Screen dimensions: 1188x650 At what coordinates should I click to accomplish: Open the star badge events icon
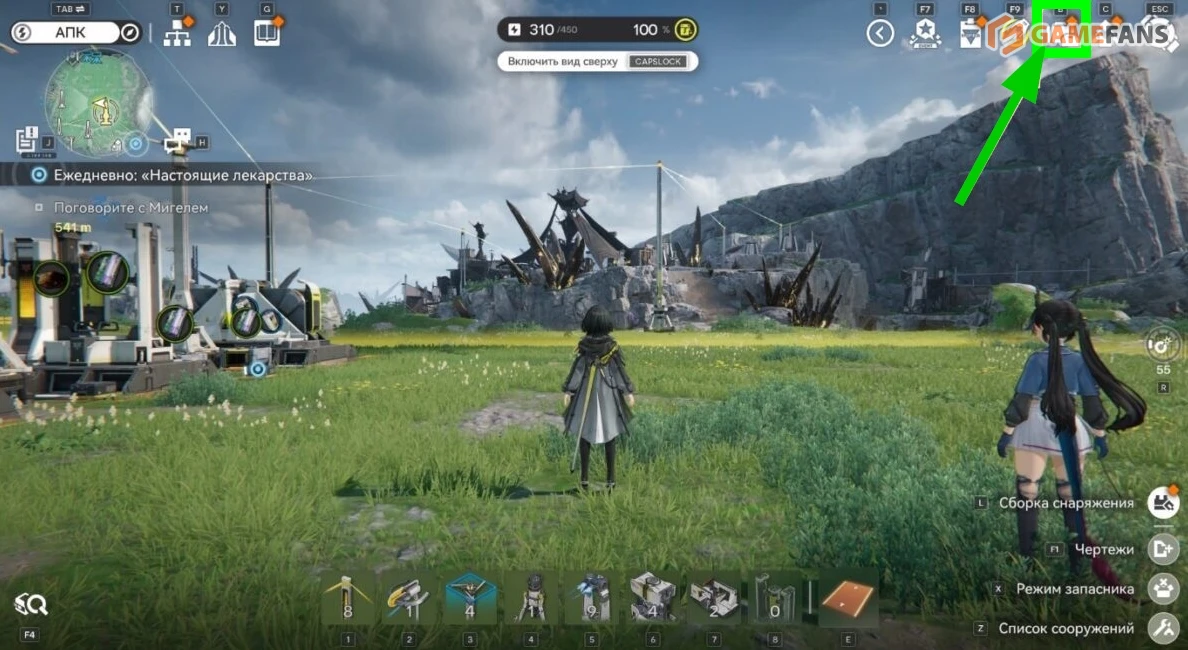(x=924, y=35)
